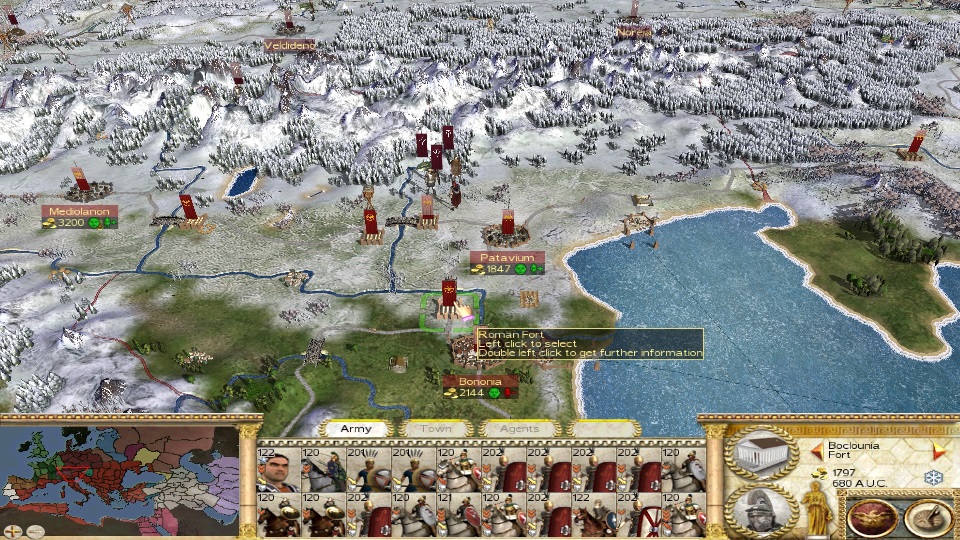Select the general's portrait unit card

pos(277,470)
